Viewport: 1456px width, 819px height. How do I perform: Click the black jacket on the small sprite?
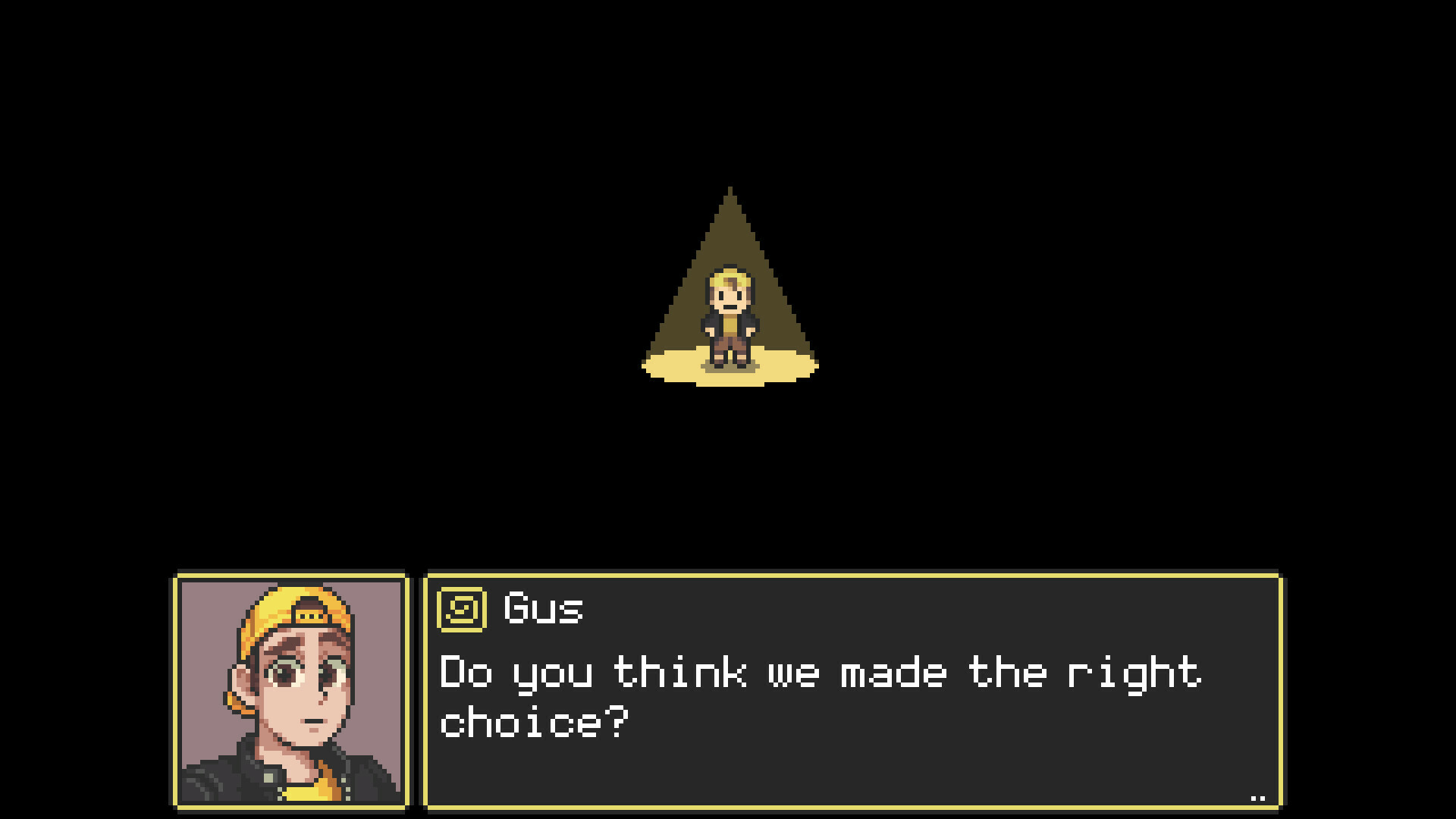pos(713,322)
